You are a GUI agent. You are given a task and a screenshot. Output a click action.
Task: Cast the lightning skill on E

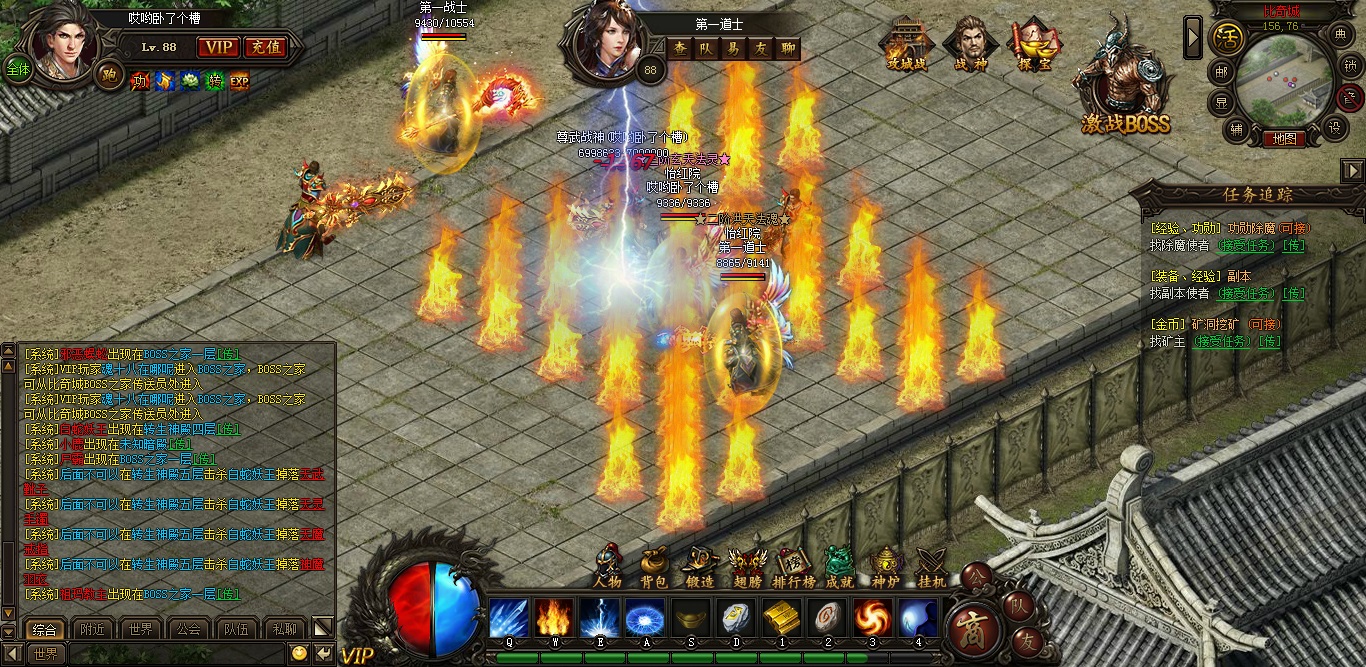[x=599, y=618]
